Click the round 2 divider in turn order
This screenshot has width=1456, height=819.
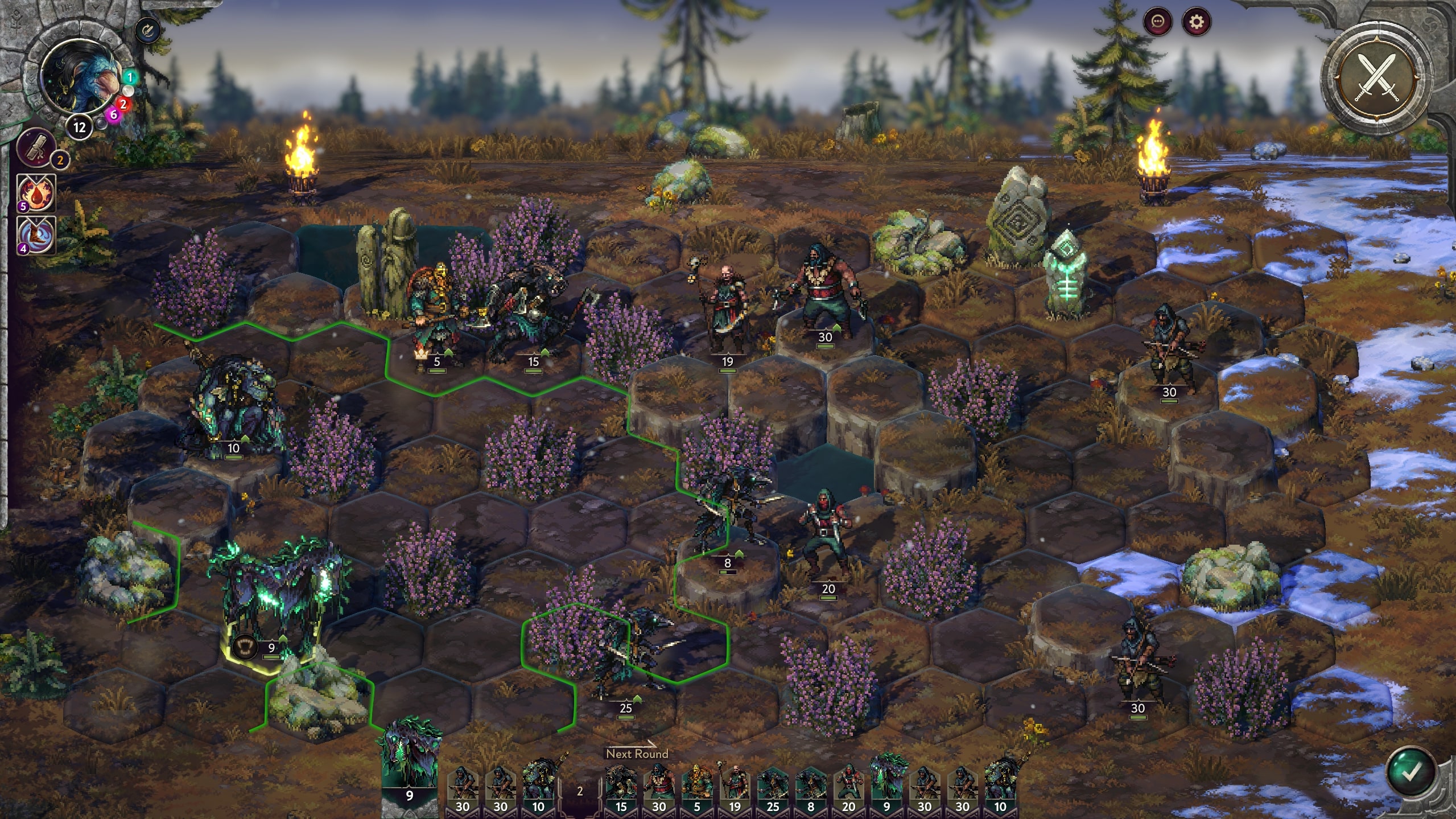580,791
